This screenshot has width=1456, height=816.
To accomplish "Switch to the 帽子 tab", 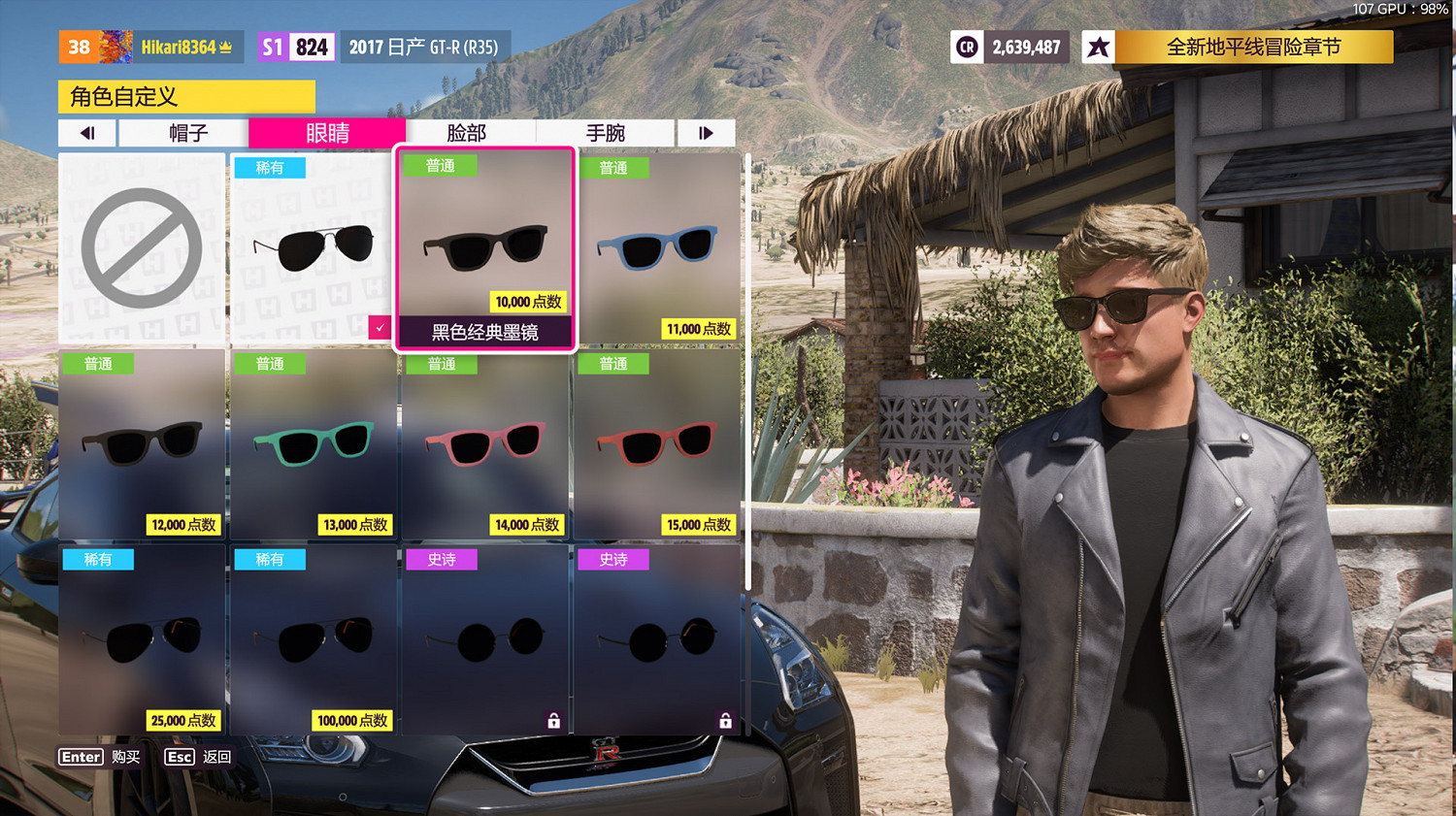I will click(x=187, y=133).
